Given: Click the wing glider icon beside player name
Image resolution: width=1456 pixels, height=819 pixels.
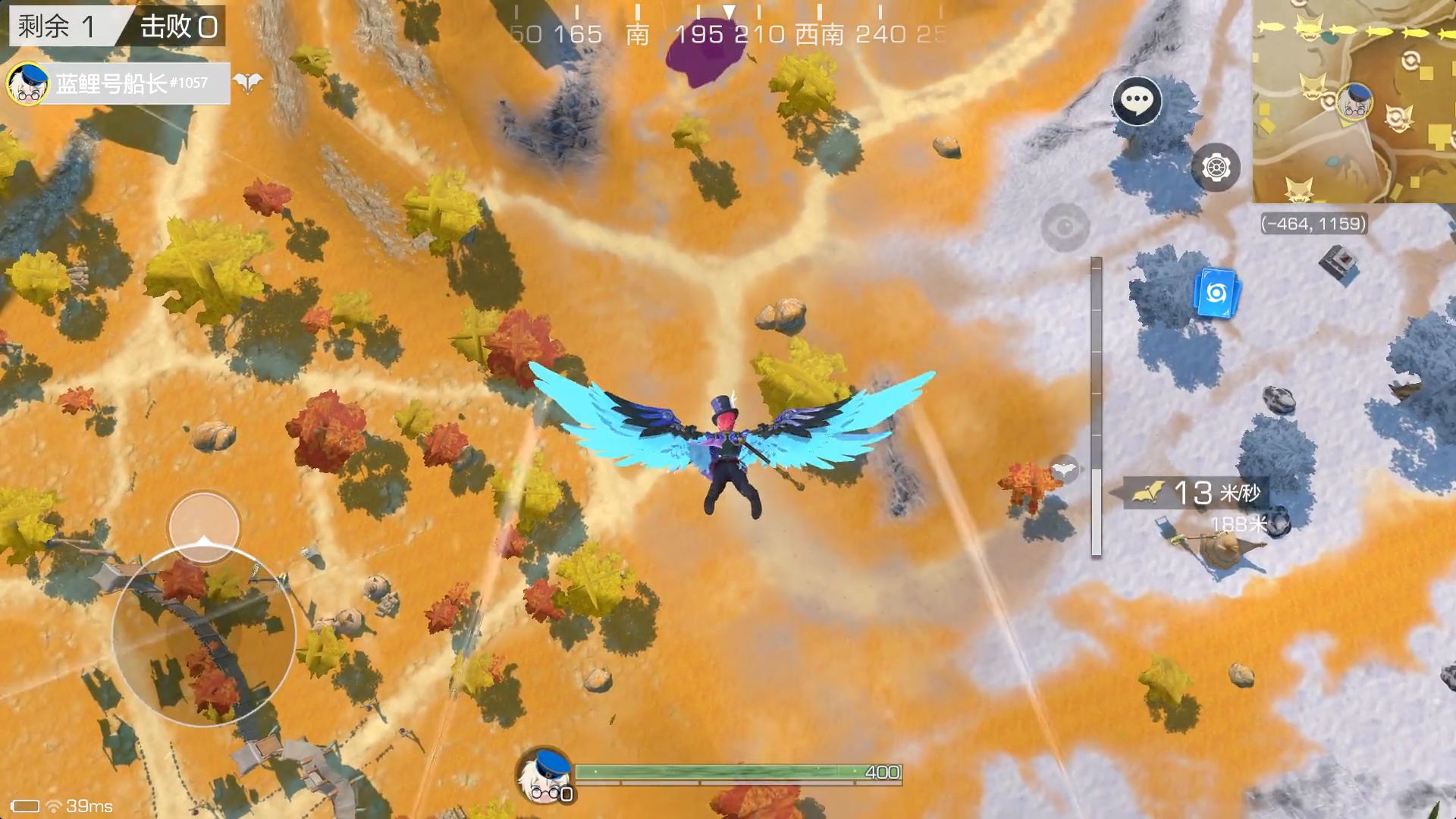Looking at the screenshot, I should 247,83.
